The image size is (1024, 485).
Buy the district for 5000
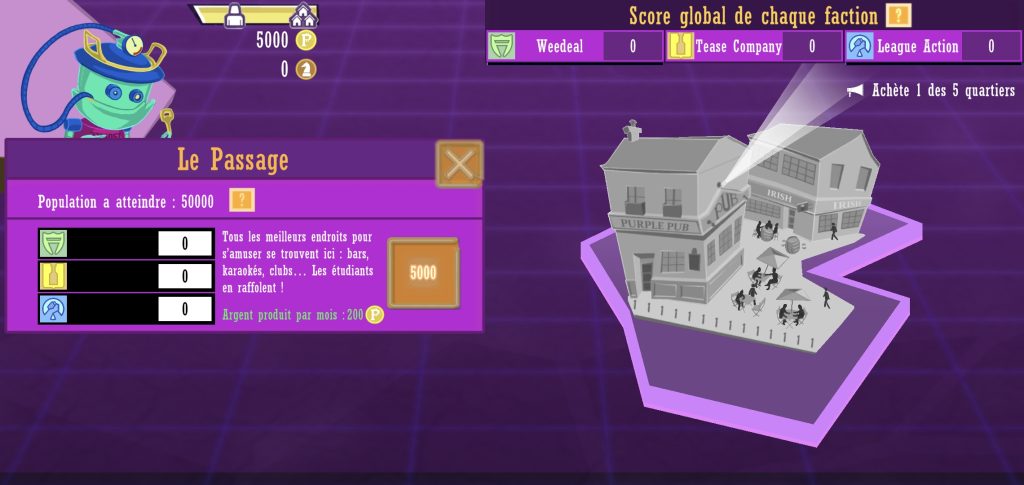click(423, 272)
